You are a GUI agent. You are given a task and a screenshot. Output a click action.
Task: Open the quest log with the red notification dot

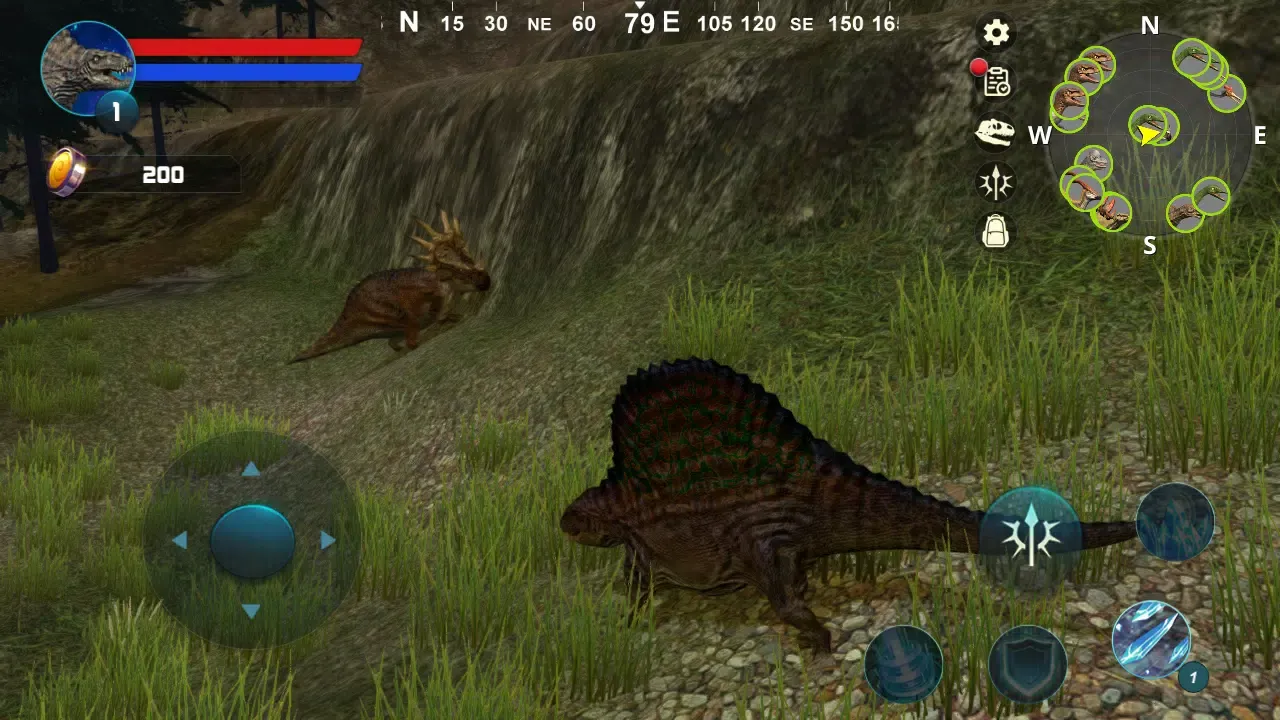[995, 83]
